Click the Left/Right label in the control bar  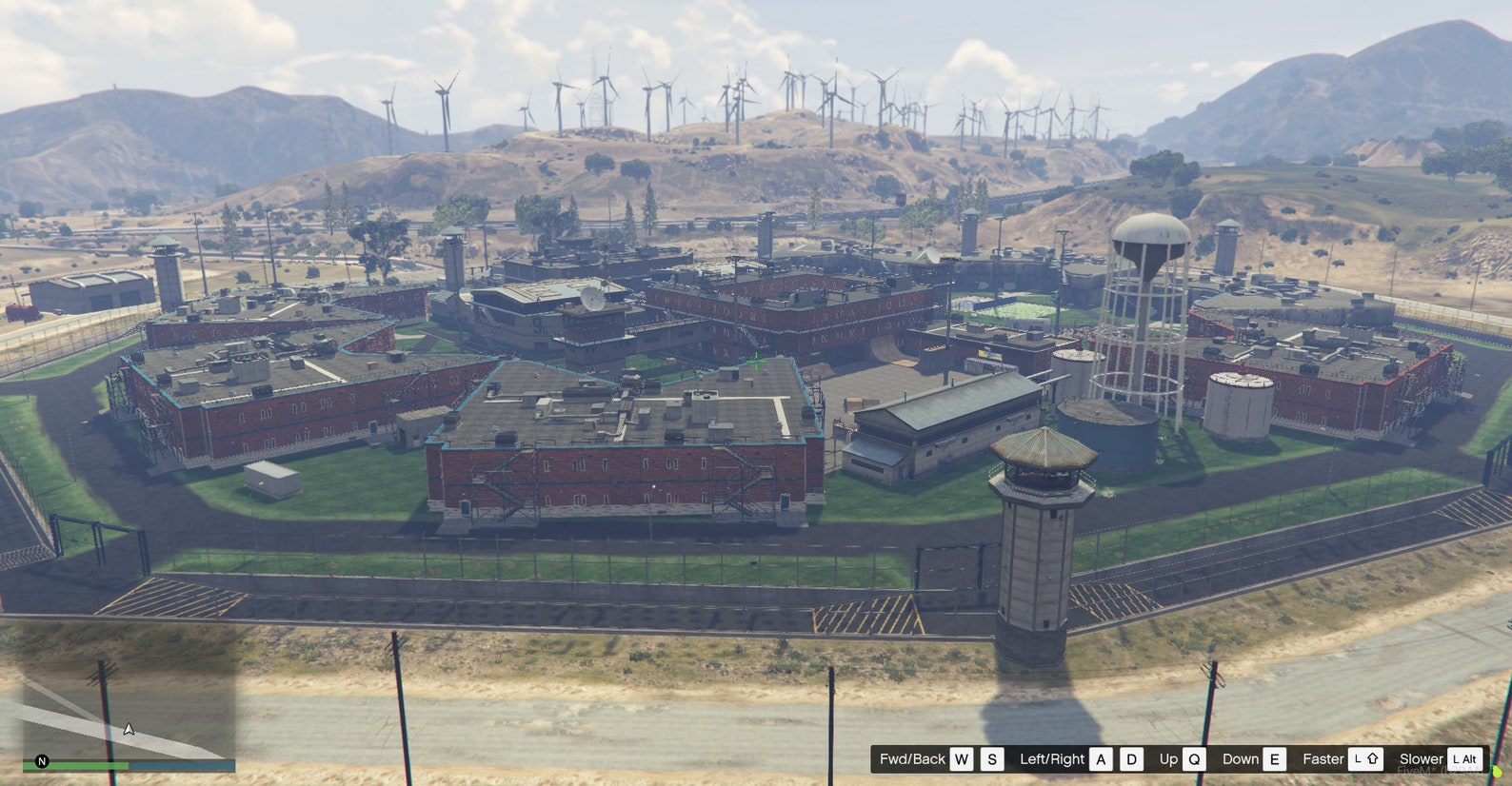(1054, 759)
